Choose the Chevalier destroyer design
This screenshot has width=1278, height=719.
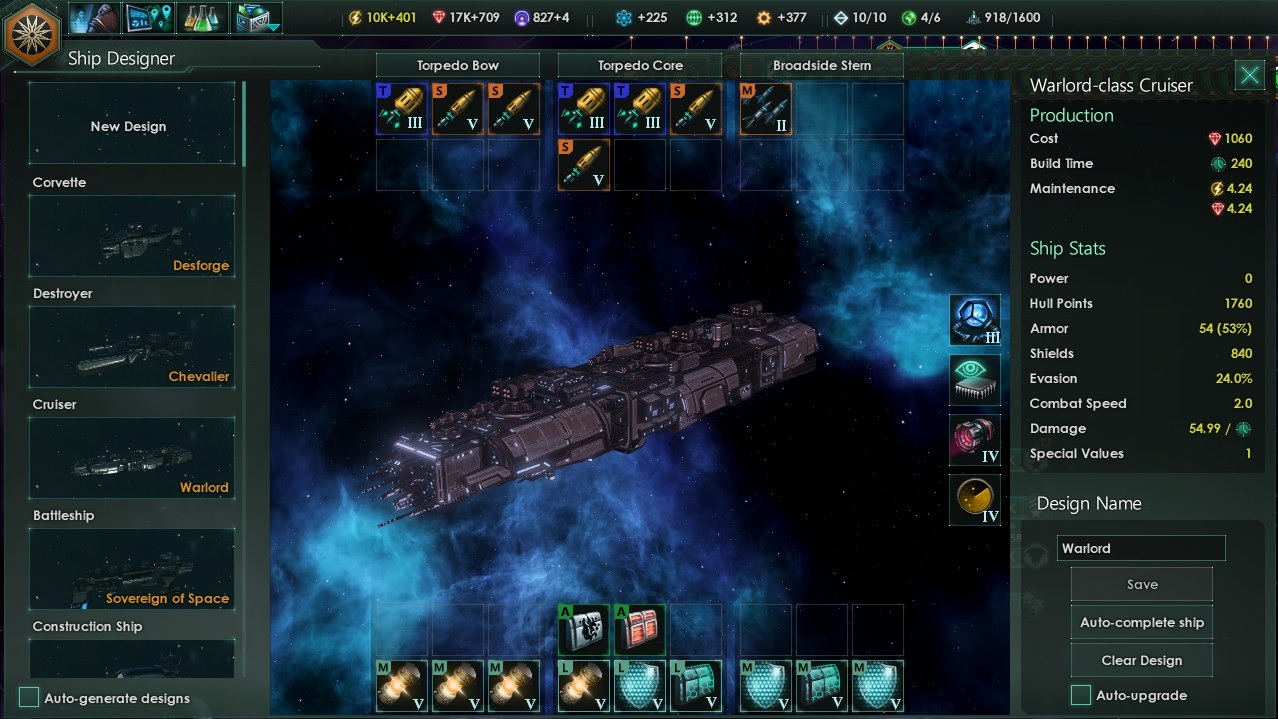(x=131, y=348)
